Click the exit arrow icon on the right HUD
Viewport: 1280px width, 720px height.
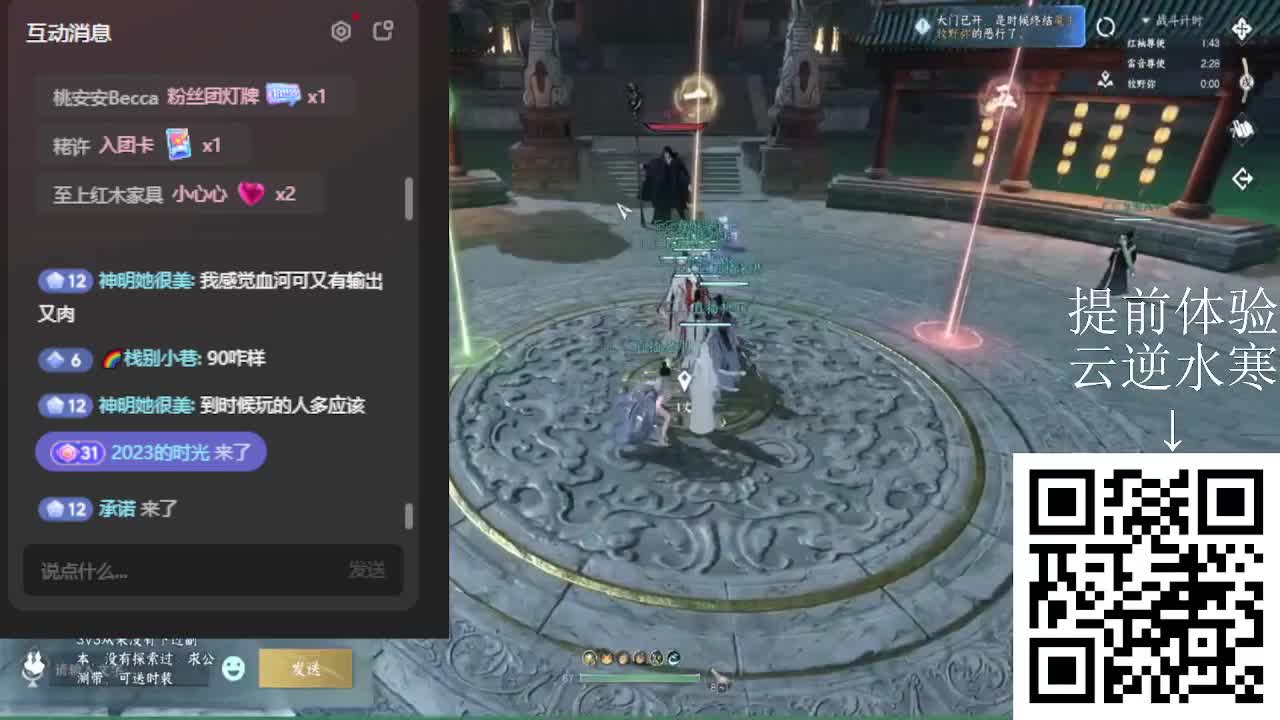click(1243, 176)
